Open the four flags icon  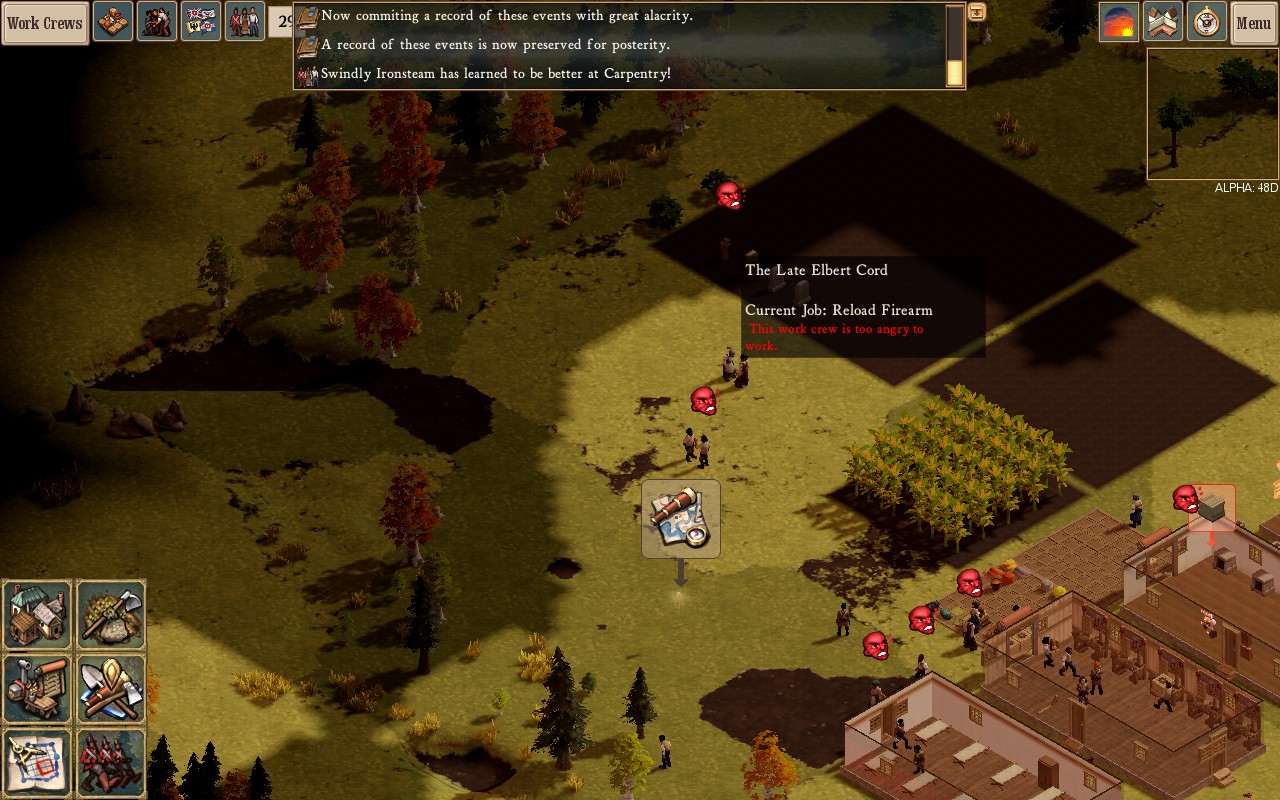pyautogui.click(x=201, y=22)
